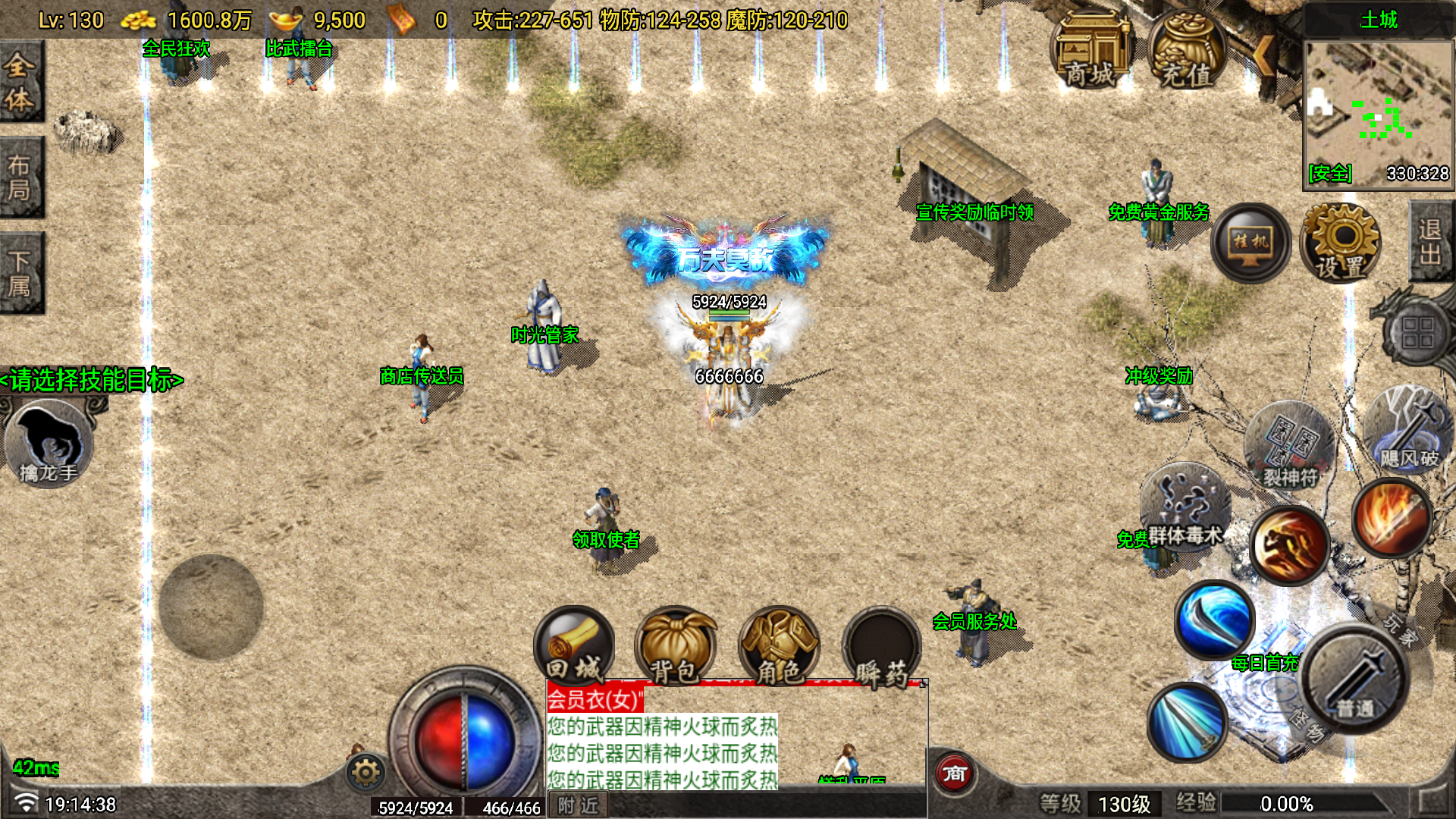Toggle 挂机 auto-battle mode

tap(1250, 243)
